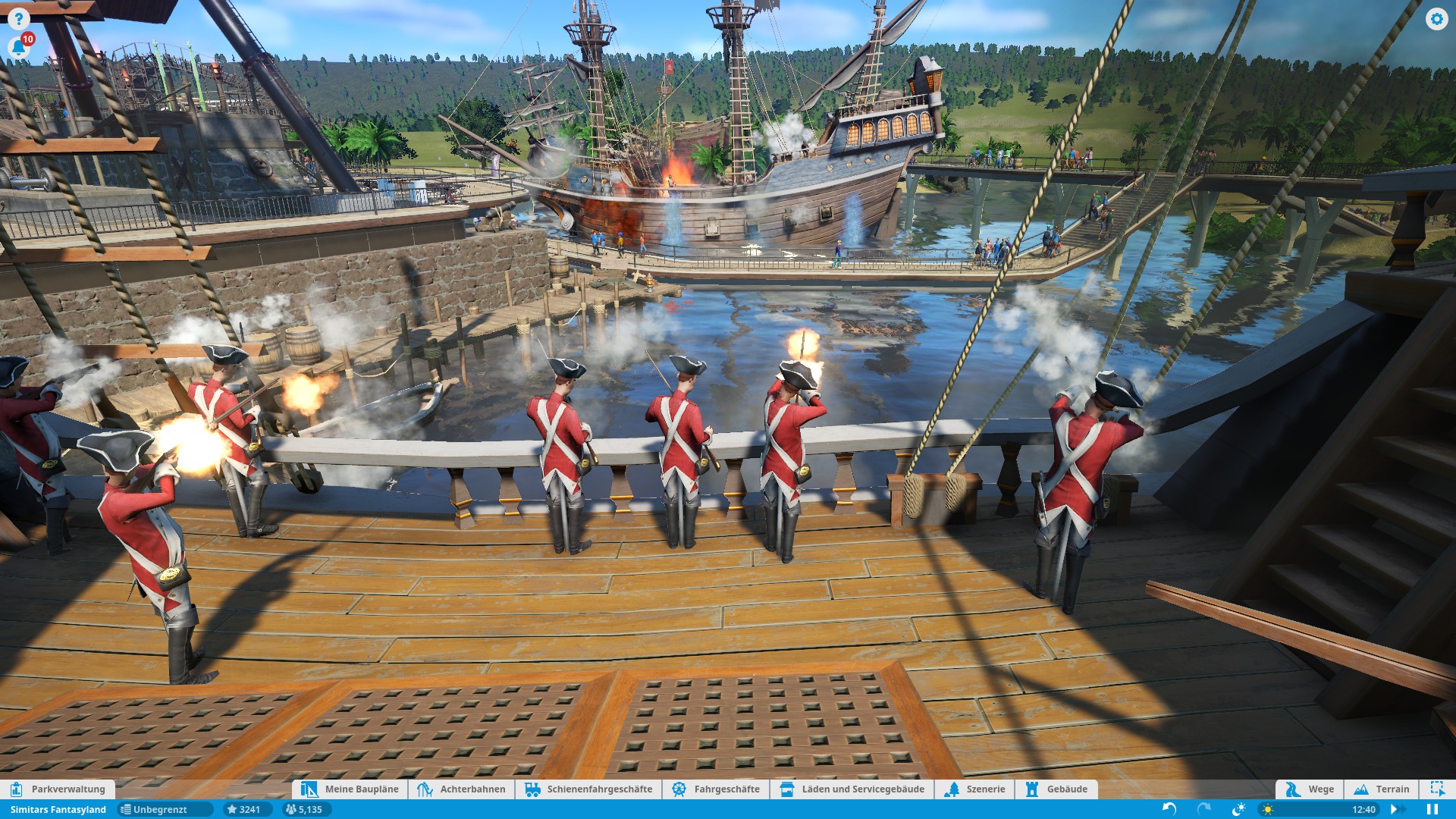
Task: Pause the game simulation
Action: click(1432, 810)
